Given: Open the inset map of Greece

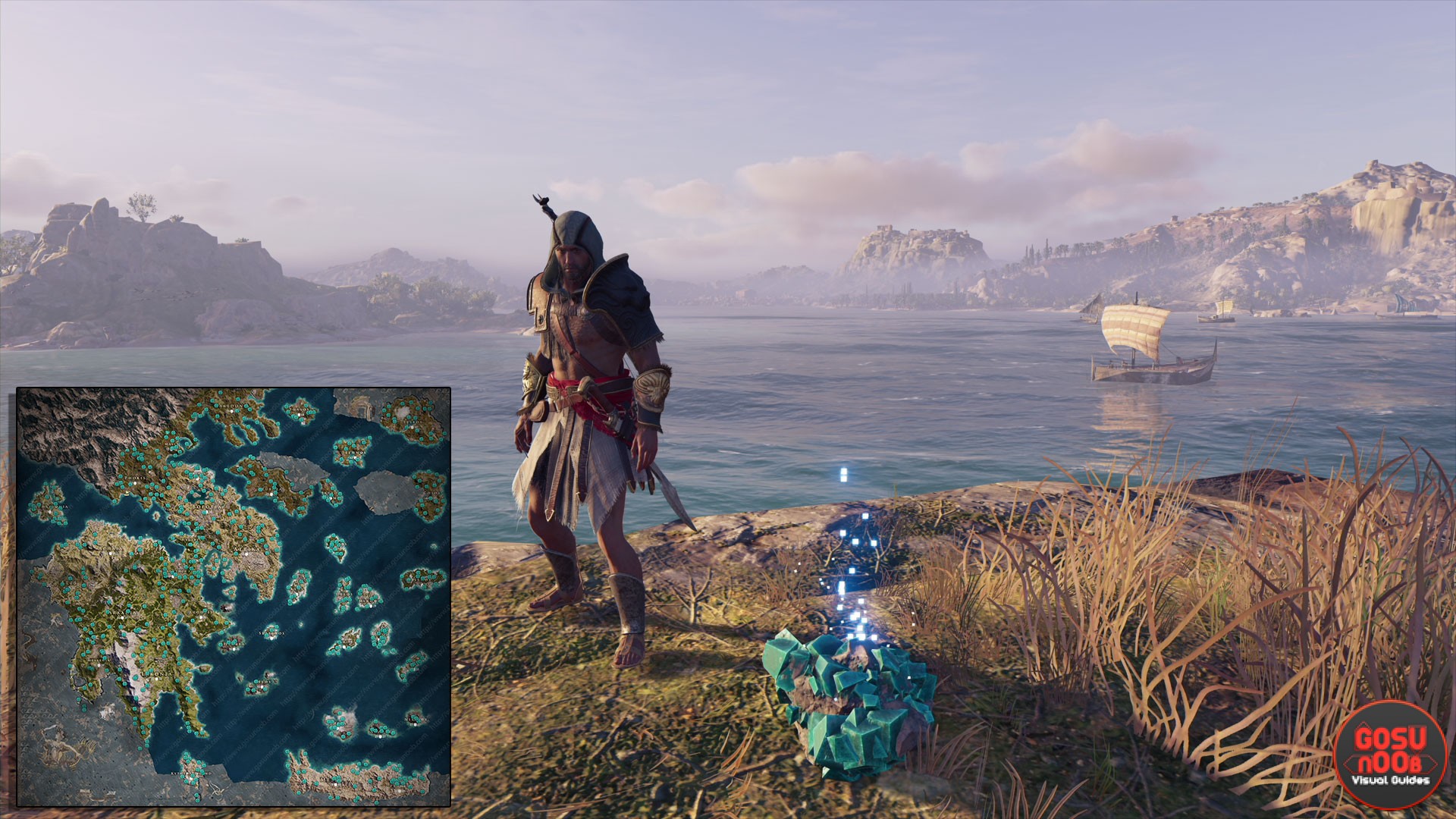Looking at the screenshot, I should point(234,597).
